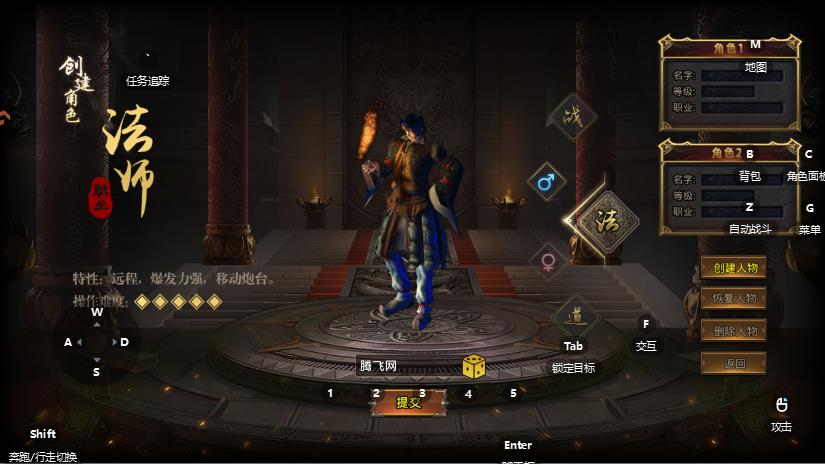Select the 角色2 character slot panel
The height and width of the screenshot is (464, 825).
[x=729, y=189]
